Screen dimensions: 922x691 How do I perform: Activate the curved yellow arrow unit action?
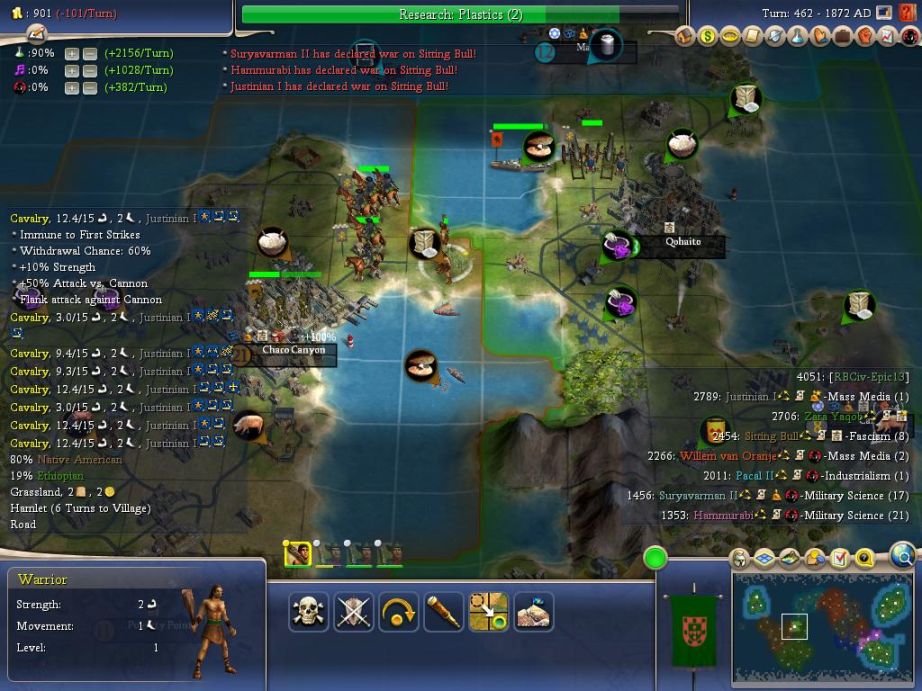click(x=398, y=612)
